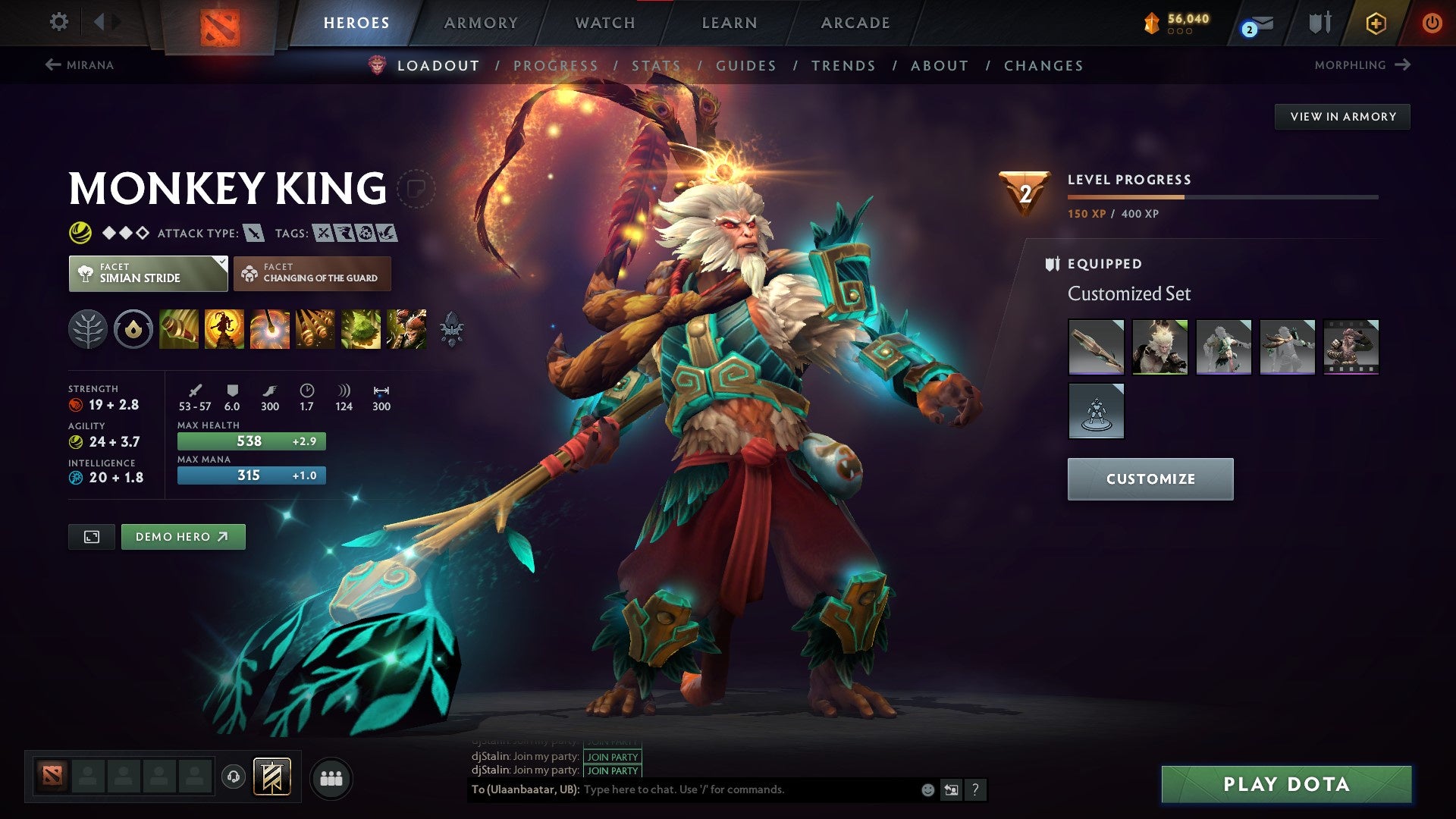Viewport: 1456px width, 819px height.
Task: Click VIEW IN ARMORY
Action: point(1342,116)
